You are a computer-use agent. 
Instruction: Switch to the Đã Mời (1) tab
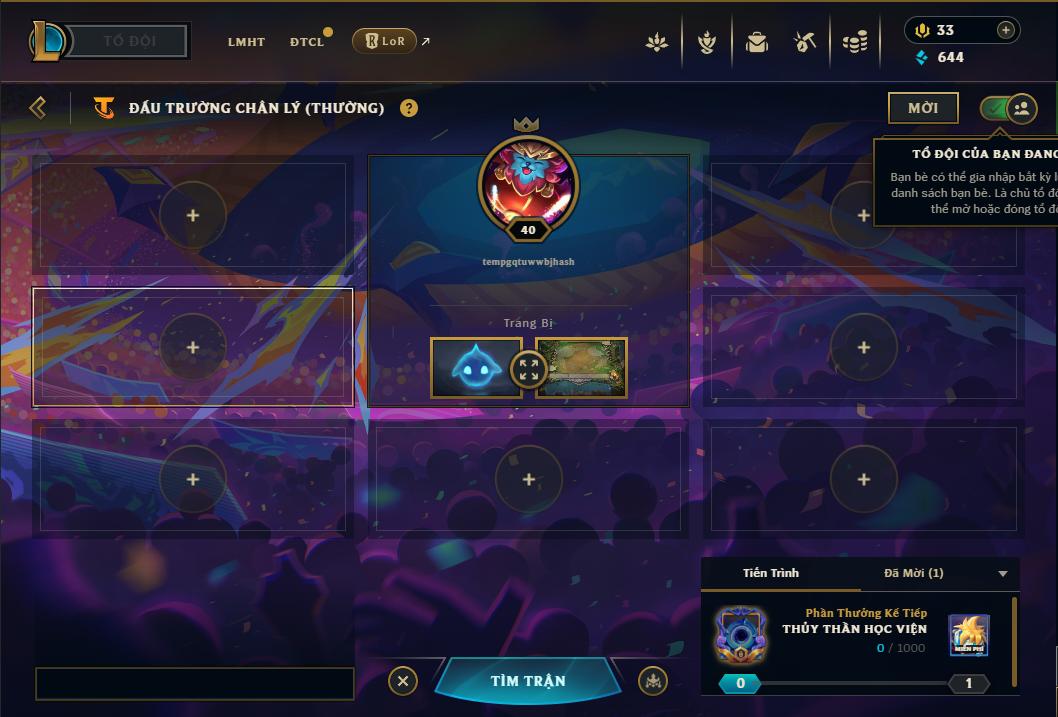[x=913, y=573]
